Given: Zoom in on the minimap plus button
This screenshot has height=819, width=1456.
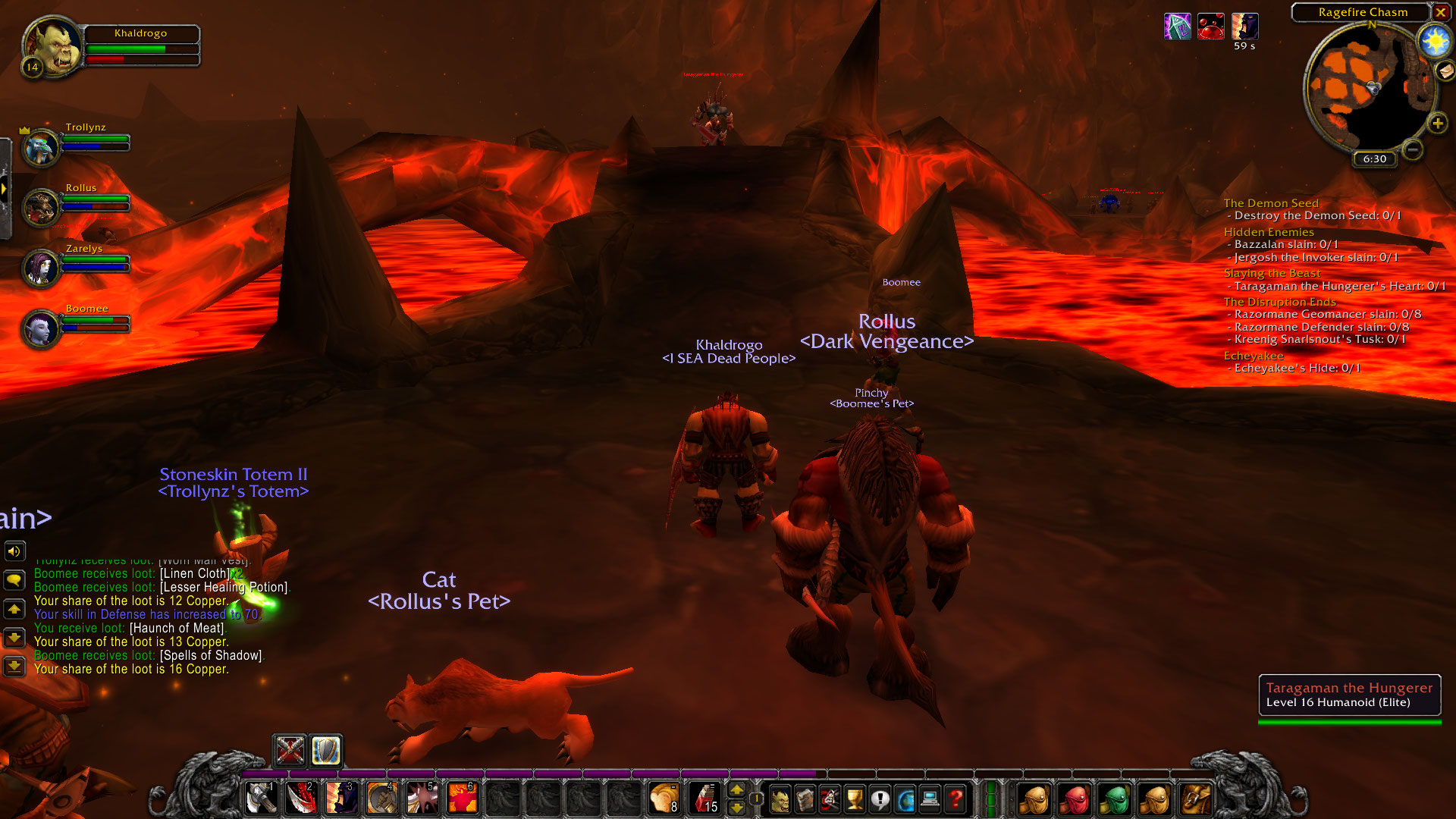Looking at the screenshot, I should [1438, 123].
